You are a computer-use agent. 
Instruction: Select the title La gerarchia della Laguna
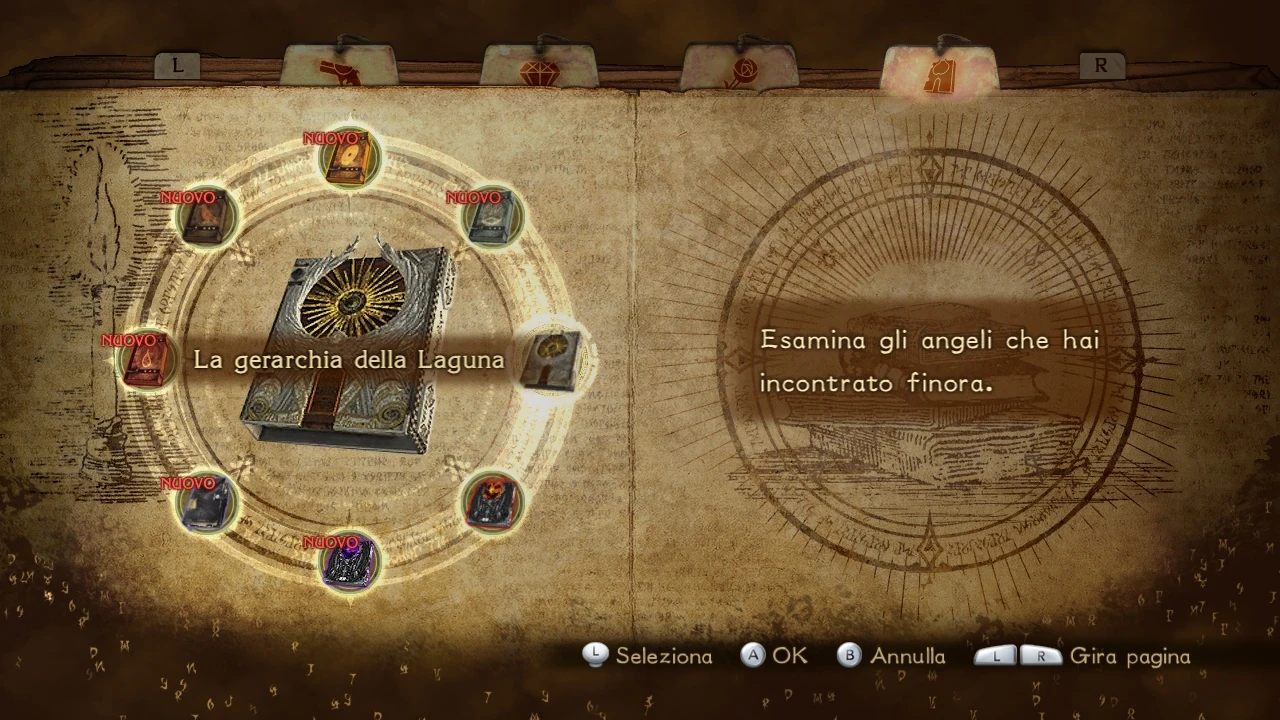(350, 360)
